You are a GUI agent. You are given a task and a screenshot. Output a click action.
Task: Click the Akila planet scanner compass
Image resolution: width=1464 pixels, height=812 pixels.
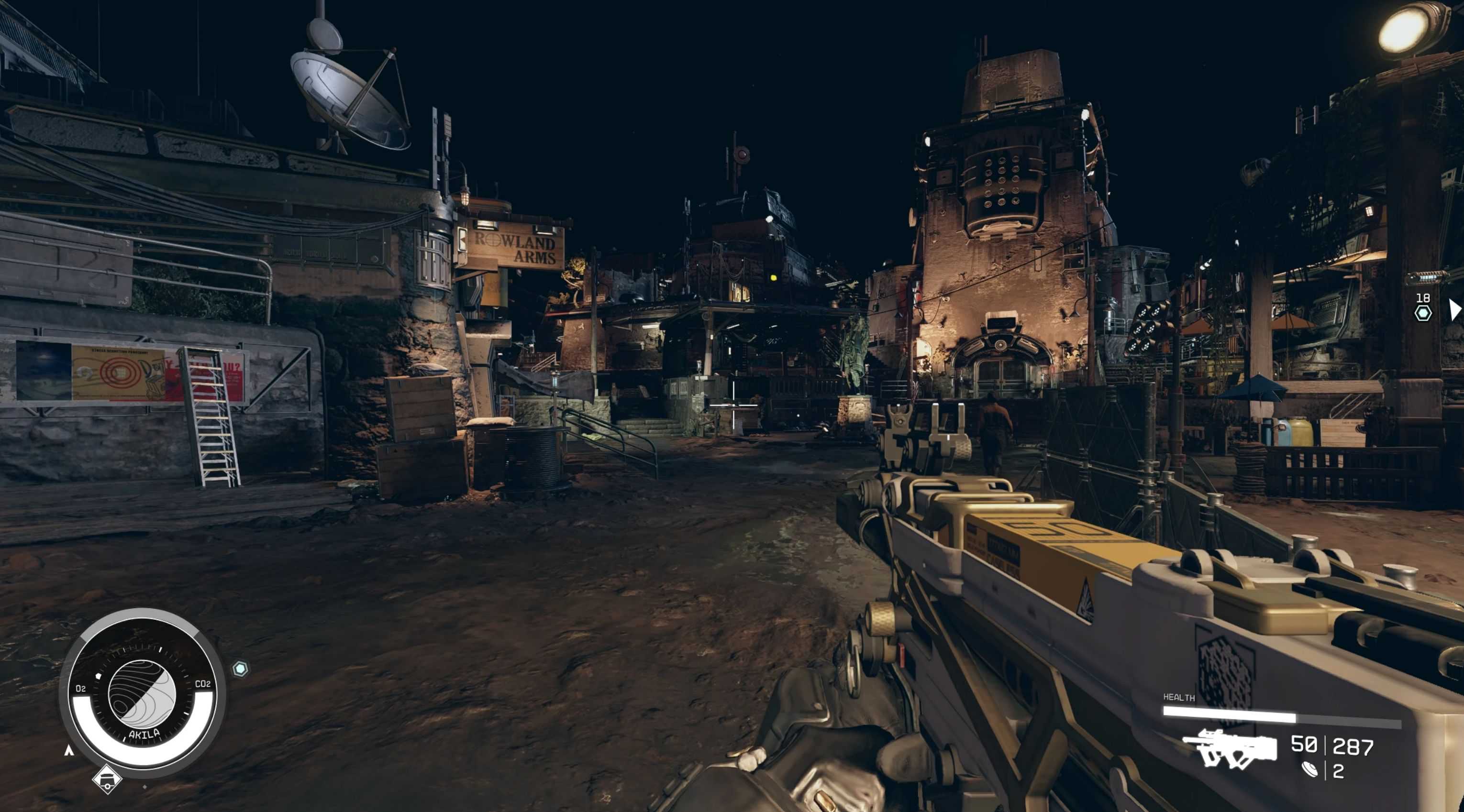(x=142, y=694)
